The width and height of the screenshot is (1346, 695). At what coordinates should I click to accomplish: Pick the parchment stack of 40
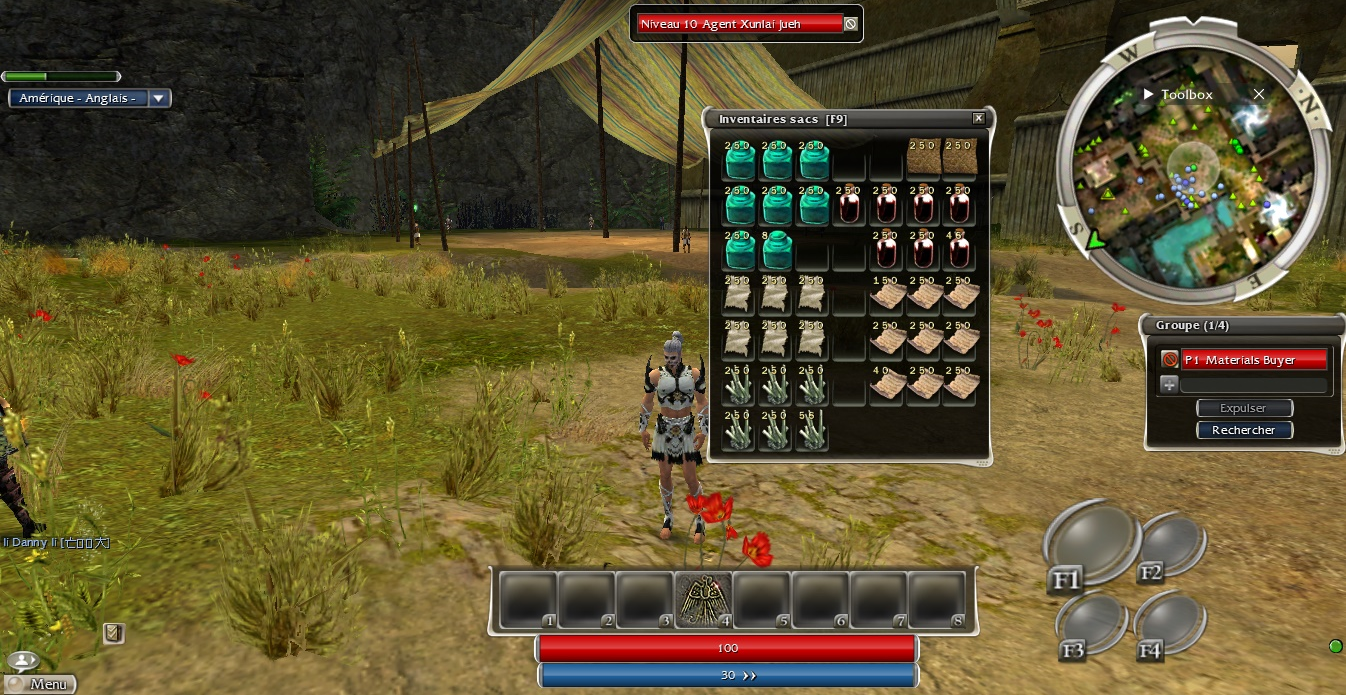pos(887,386)
